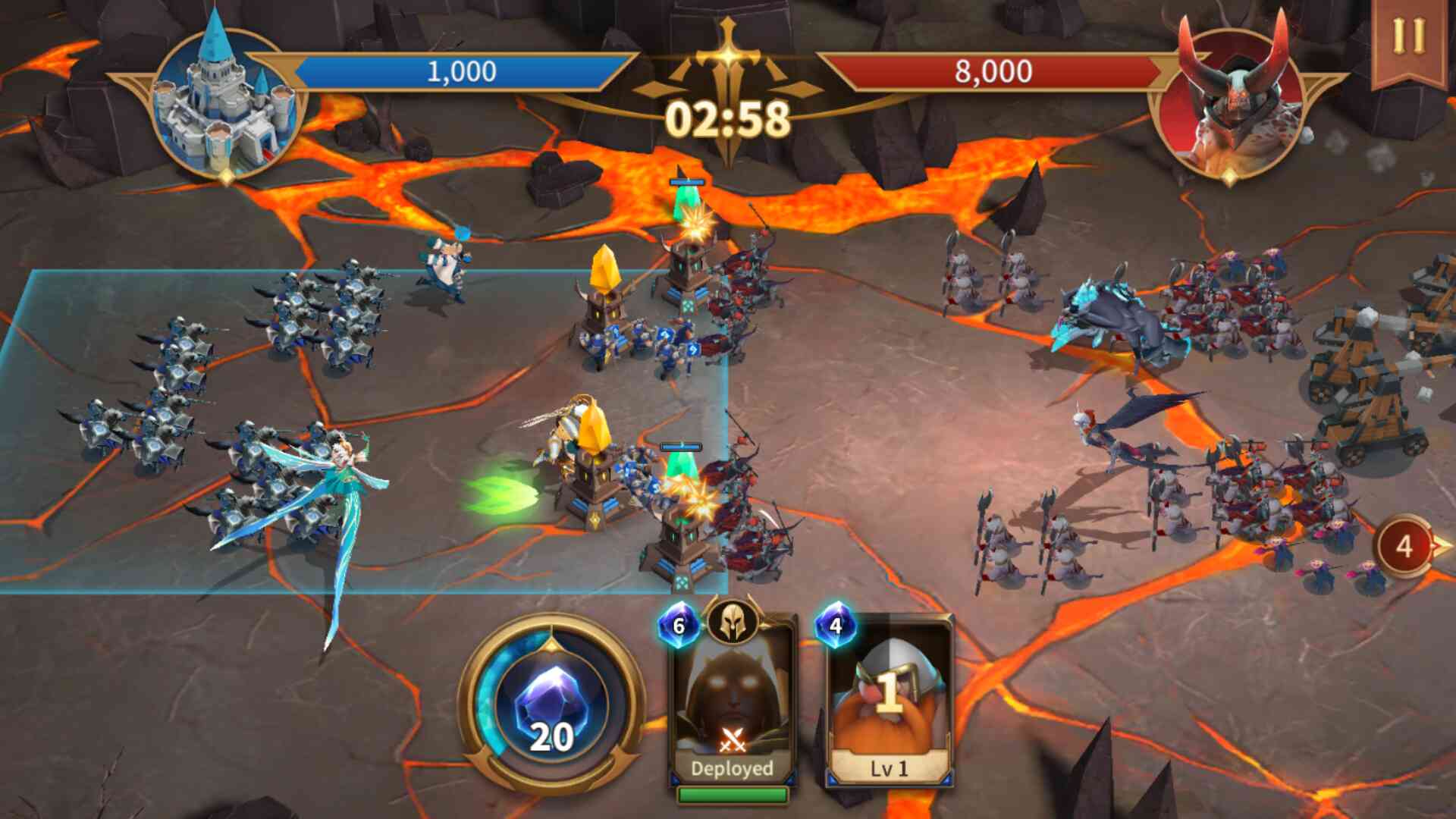
Task: Choose the Lv 1 dwarf troop card
Action: click(x=890, y=701)
